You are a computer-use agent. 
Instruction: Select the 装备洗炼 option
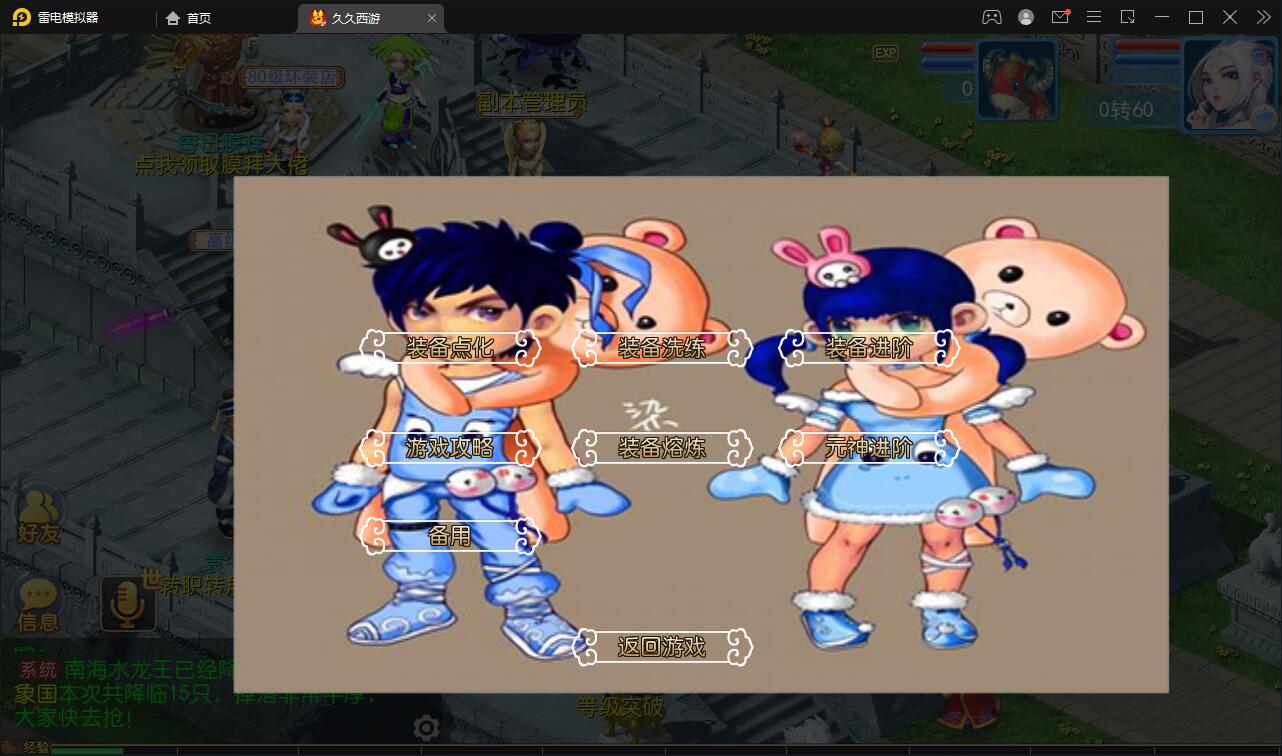pos(663,349)
